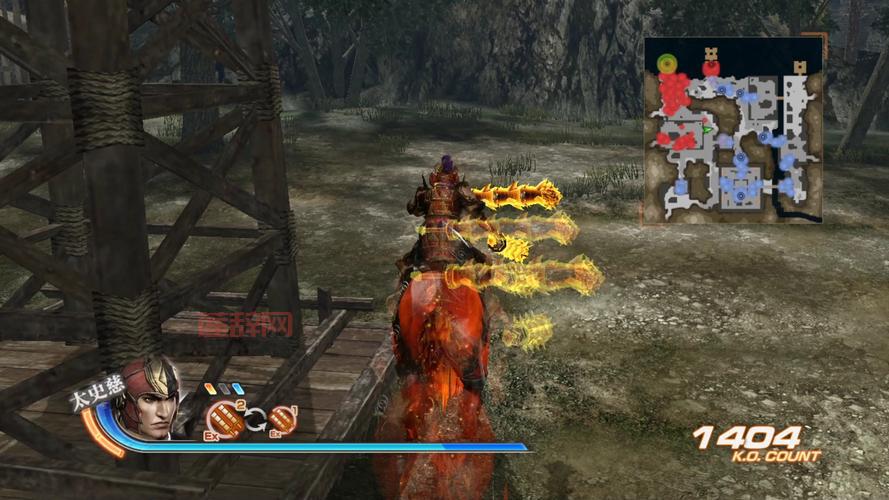
Task: Select the weapon icon marked 2
Action: pos(227,418)
